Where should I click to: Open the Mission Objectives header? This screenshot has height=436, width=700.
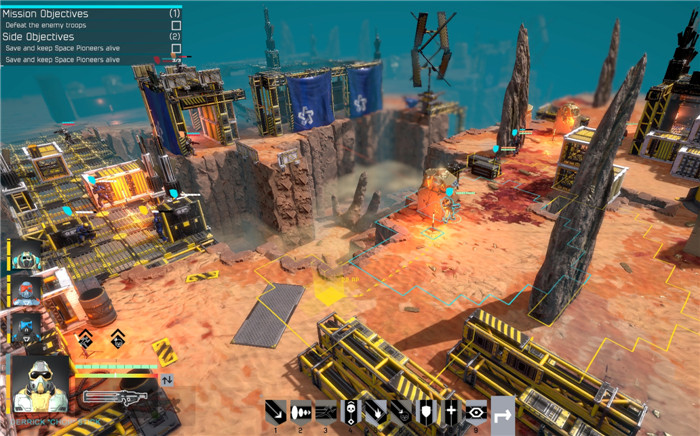[47, 14]
